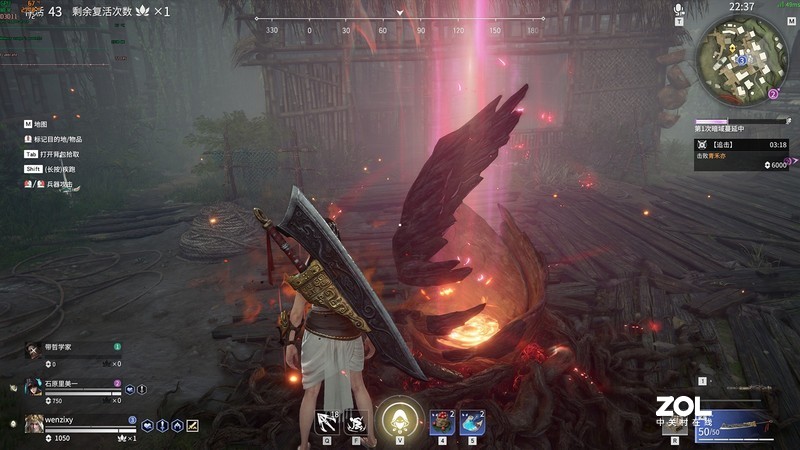Trigger the glowing ultimate ability icon
This screenshot has width=800, height=450.
(x=399, y=419)
